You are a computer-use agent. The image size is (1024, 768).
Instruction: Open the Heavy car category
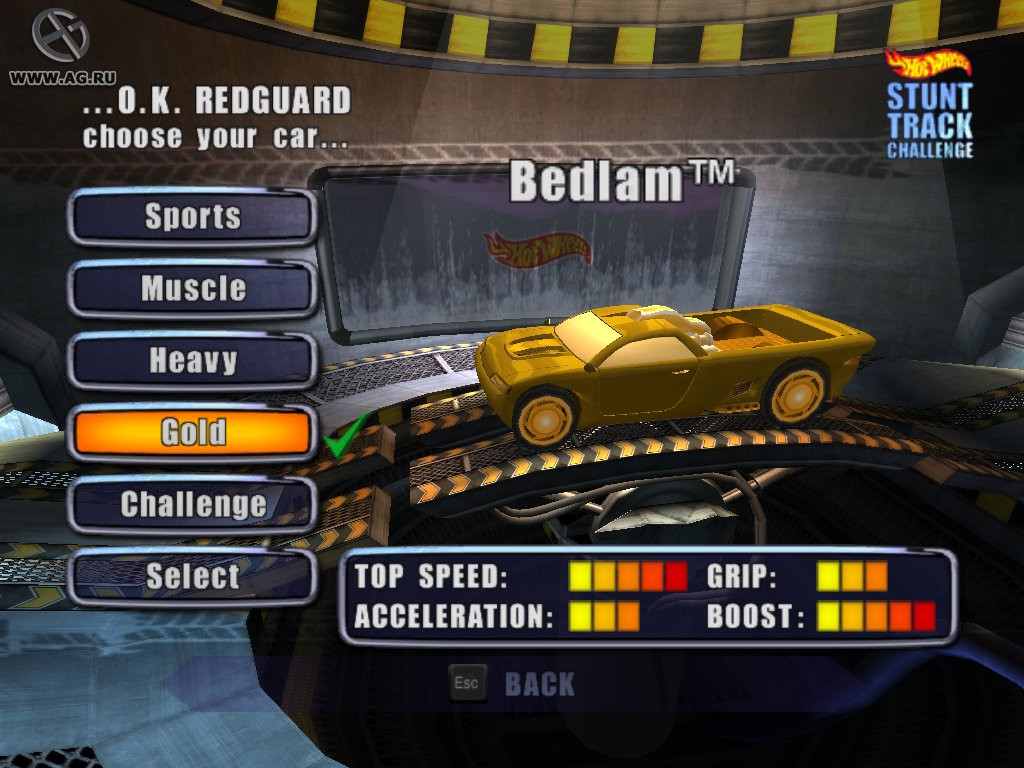(192, 361)
